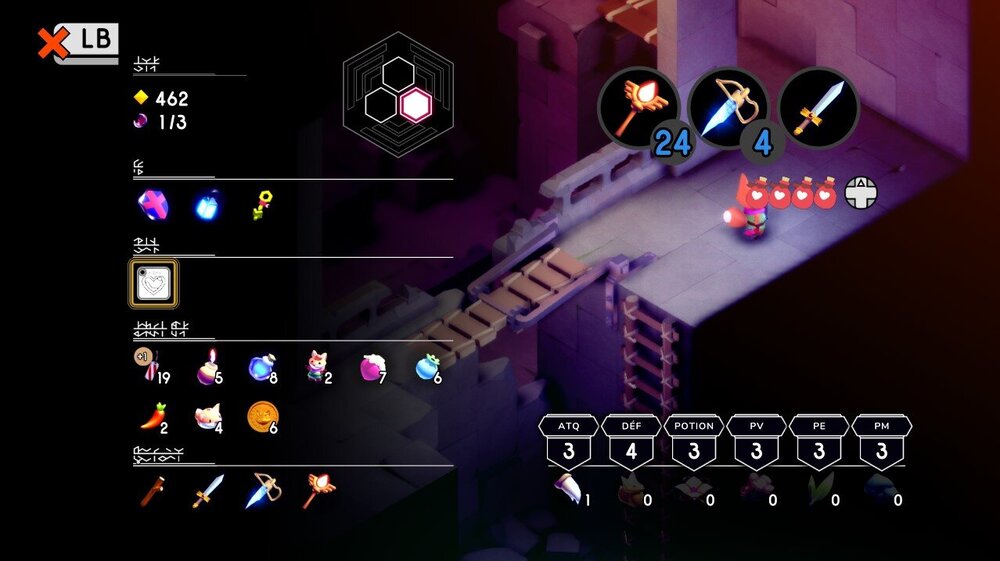
Task: Choose the red hot pepper item
Action: (152, 416)
